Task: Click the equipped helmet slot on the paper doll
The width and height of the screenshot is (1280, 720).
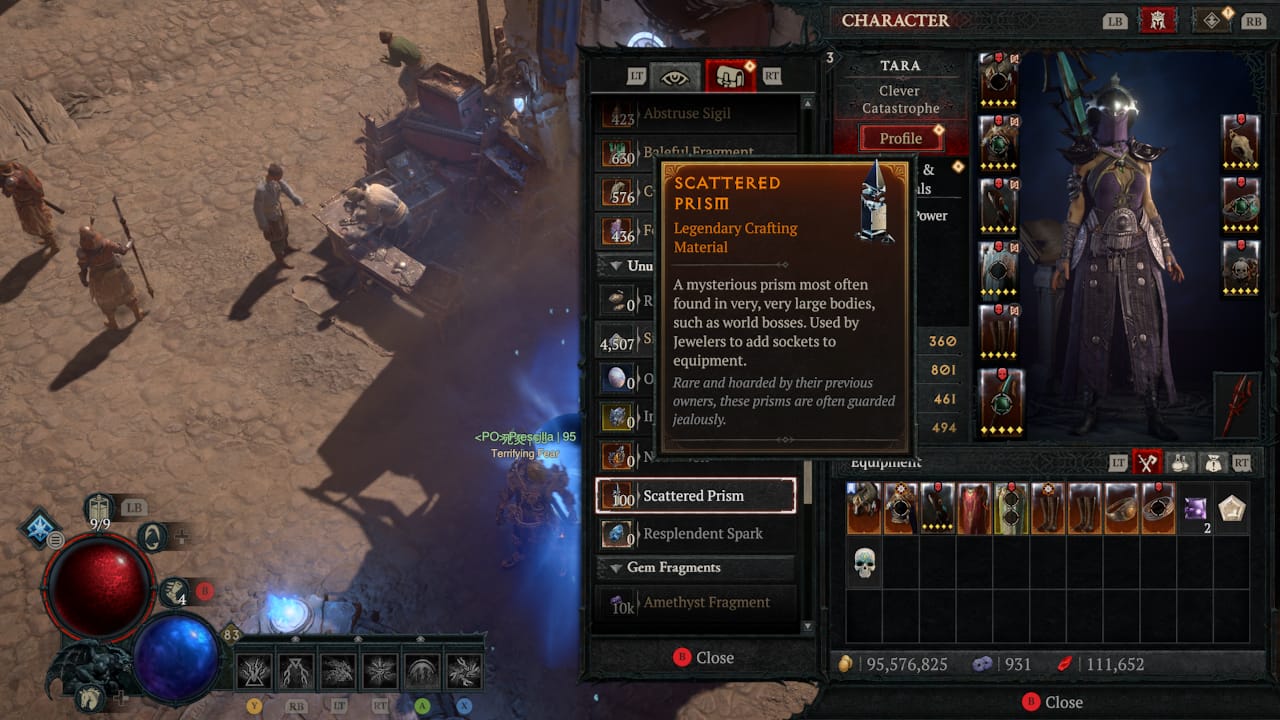Action: tap(997, 78)
